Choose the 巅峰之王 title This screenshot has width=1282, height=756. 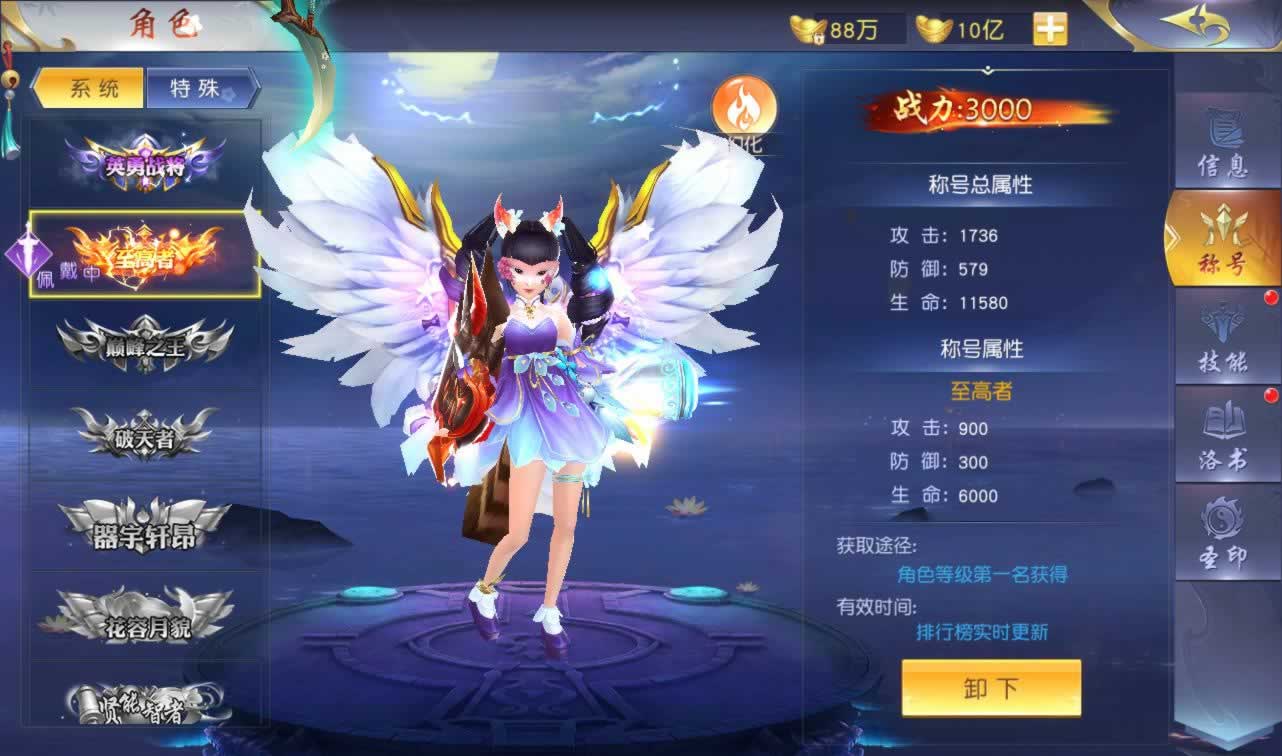coord(146,345)
